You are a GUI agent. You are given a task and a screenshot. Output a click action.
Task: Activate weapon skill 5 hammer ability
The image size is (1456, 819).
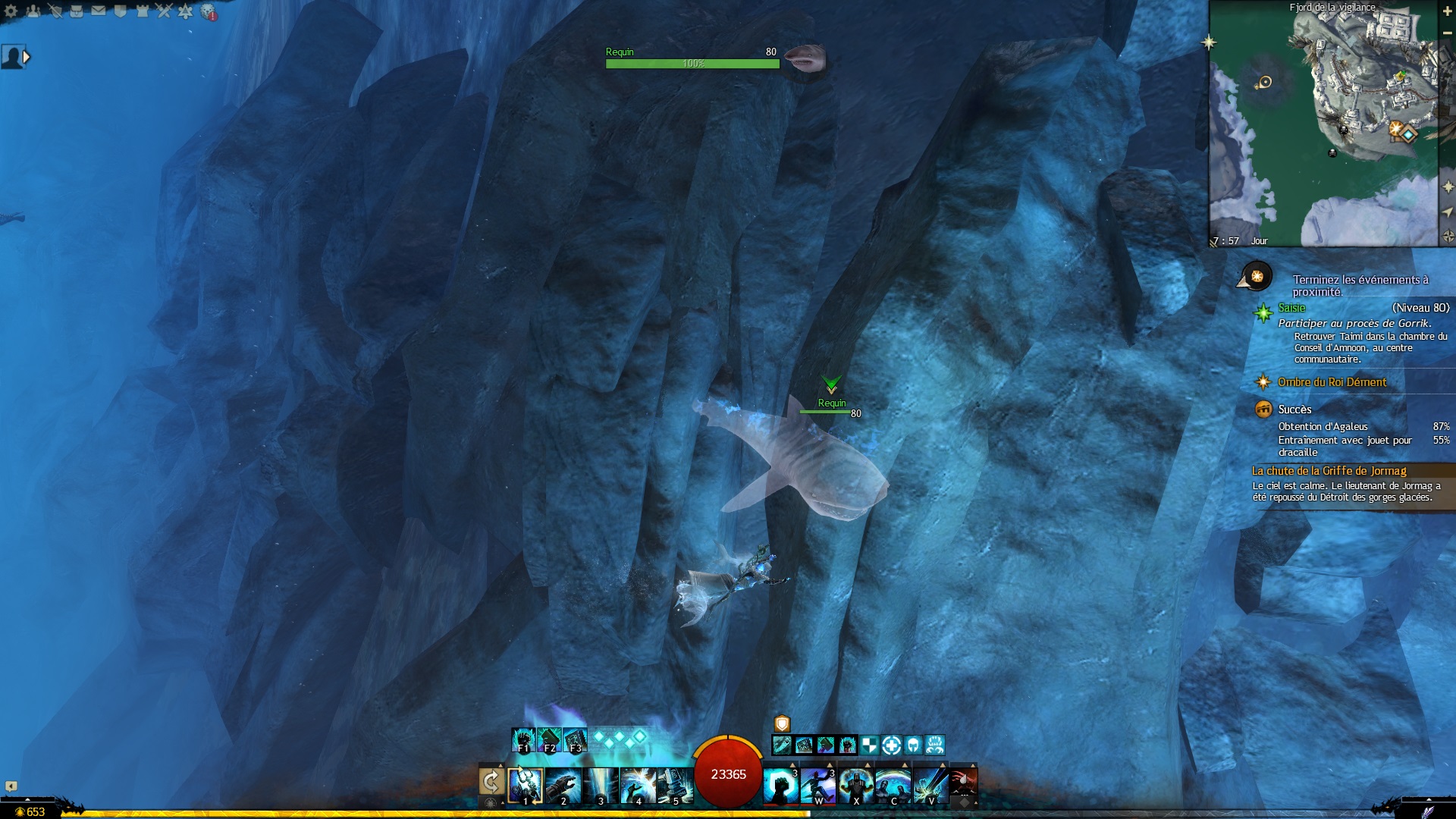point(675,785)
